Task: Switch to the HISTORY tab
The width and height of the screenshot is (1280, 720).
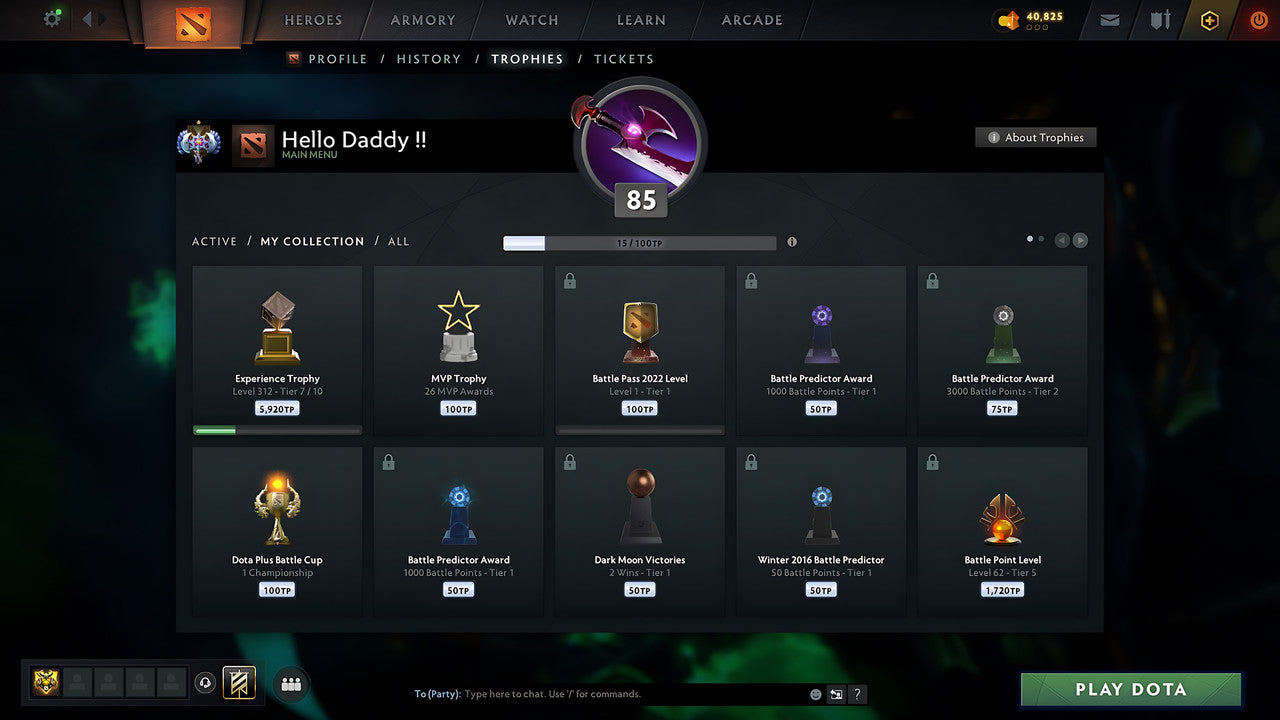Action: coord(428,59)
